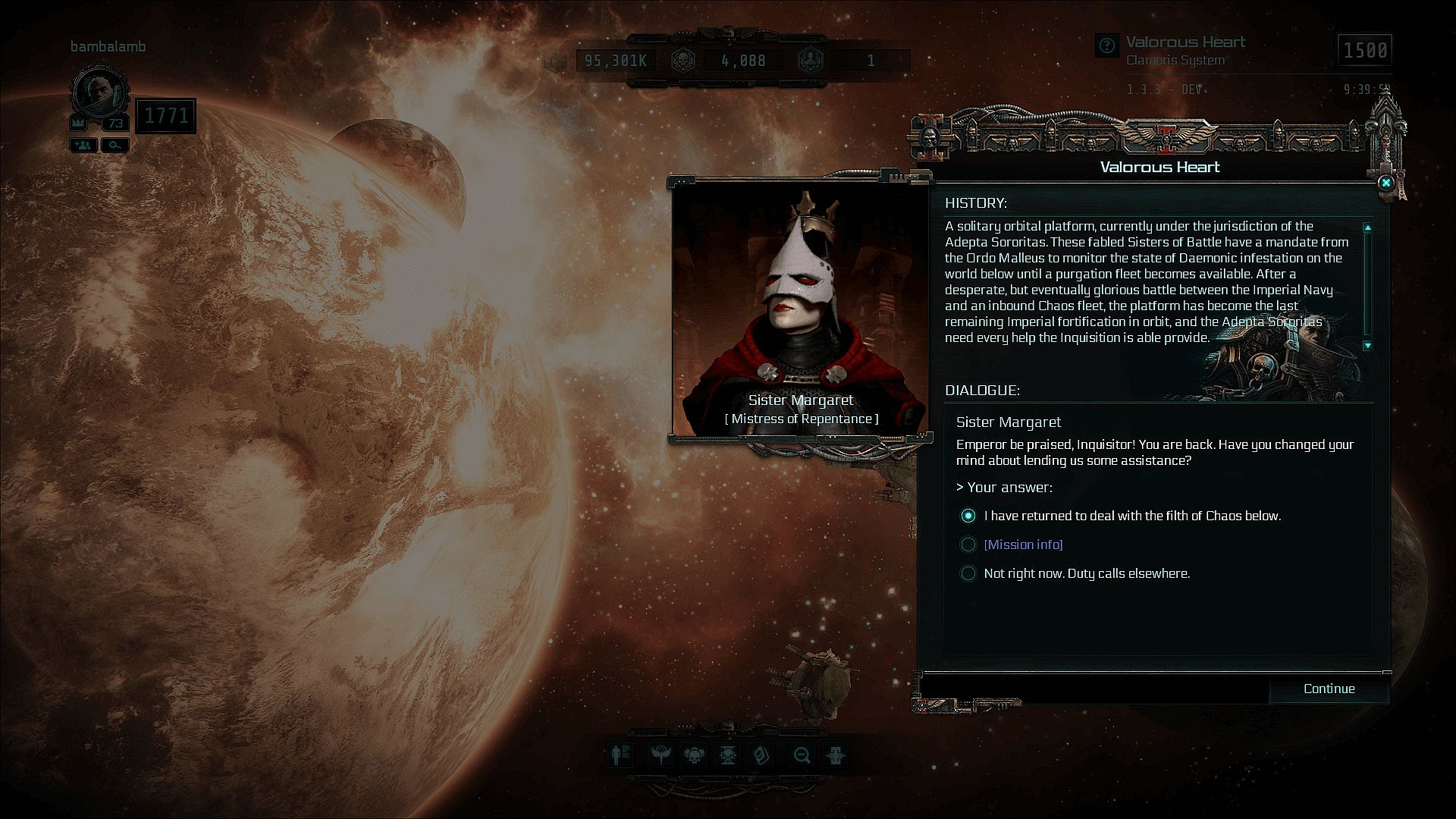Open the skull cluster menu

[694, 755]
